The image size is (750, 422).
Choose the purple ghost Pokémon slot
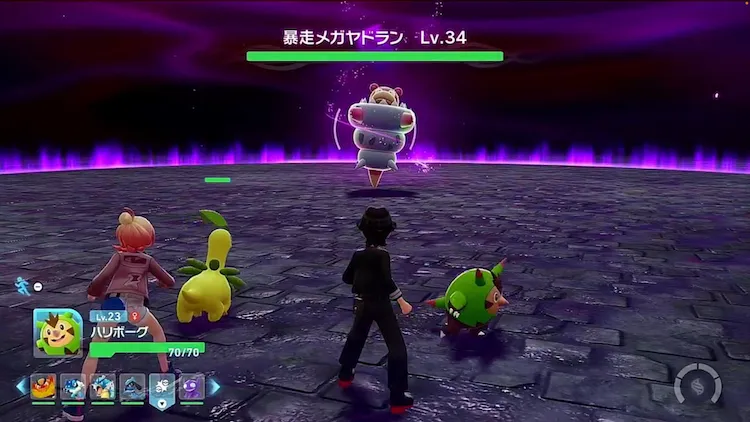pyautogui.click(x=192, y=386)
